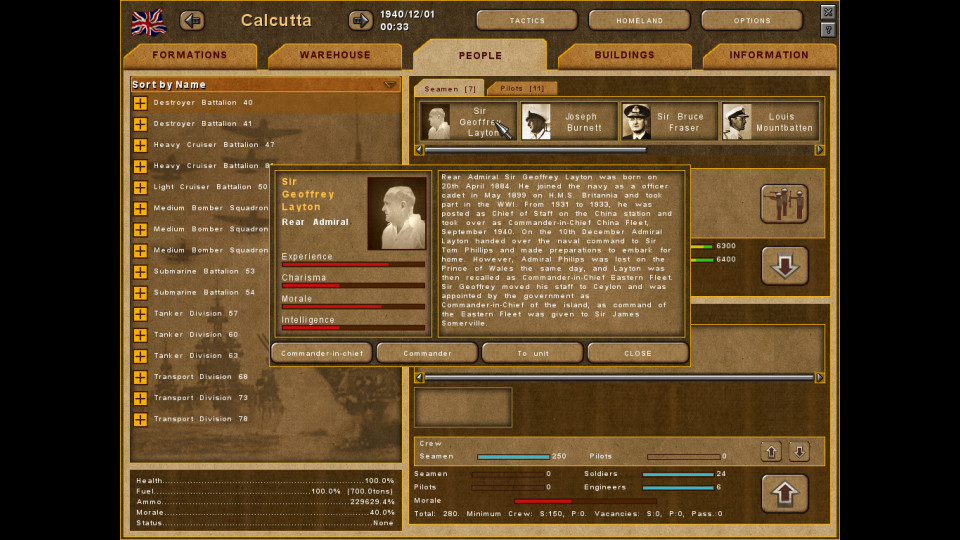Open the Tactics menu
The image size is (960, 540).
527,20
